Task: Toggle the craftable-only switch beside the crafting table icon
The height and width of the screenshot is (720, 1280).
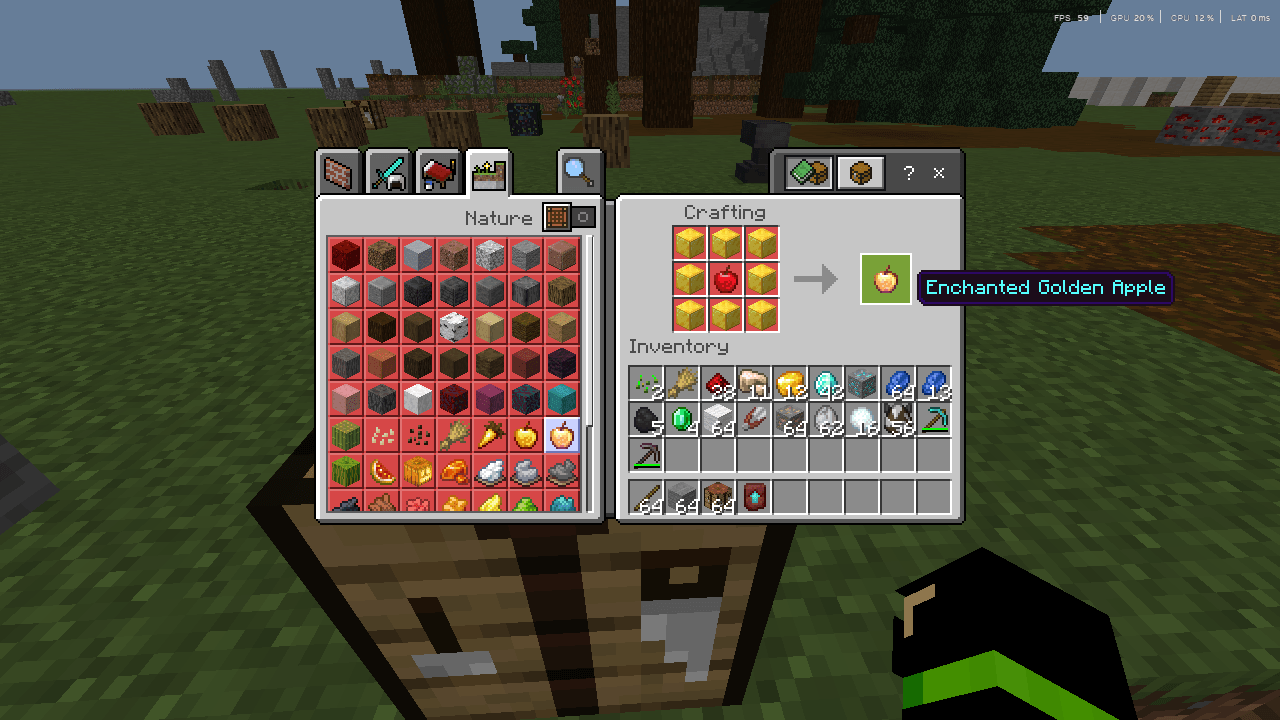Action: (x=583, y=218)
